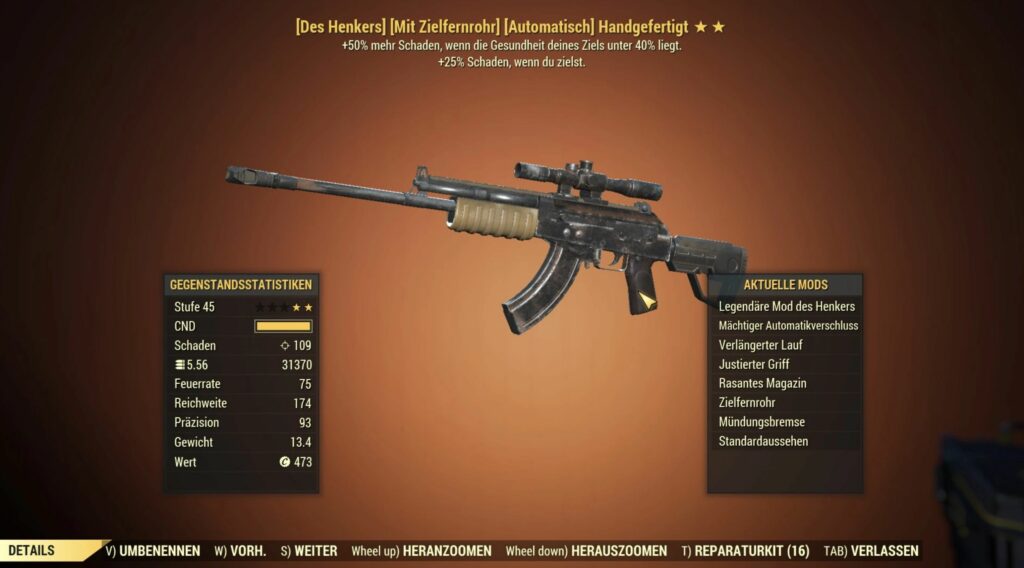Go to the previous item with Vorh.

[x=242, y=551]
